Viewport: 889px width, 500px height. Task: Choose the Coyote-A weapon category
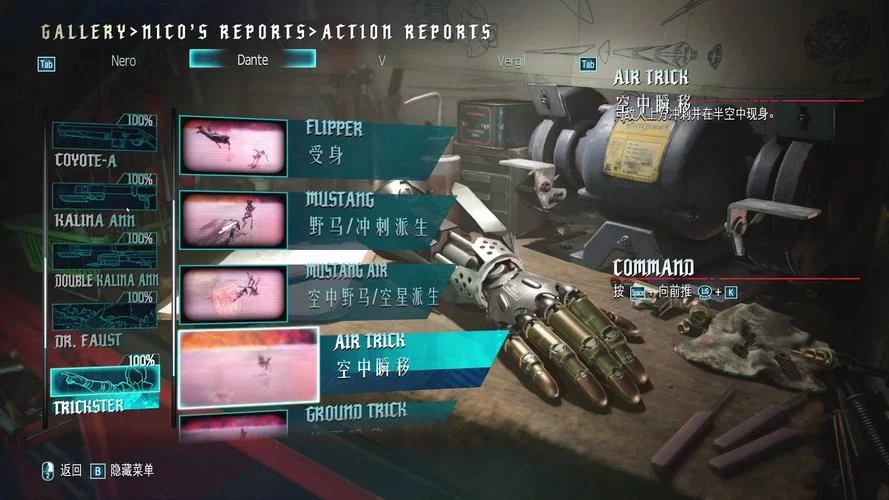[104, 143]
